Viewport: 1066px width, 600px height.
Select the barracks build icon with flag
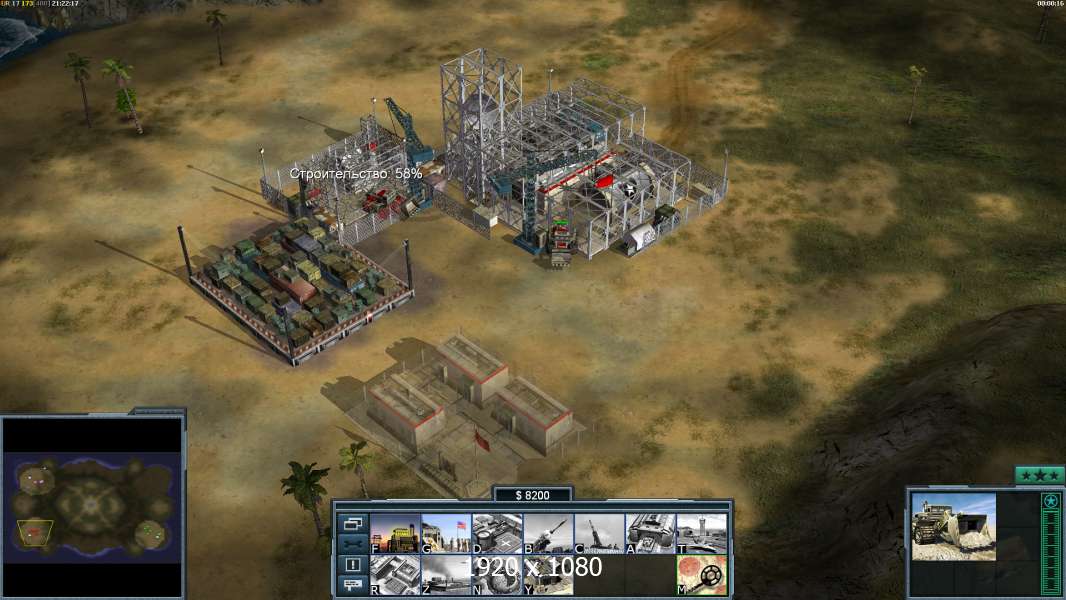(x=446, y=534)
